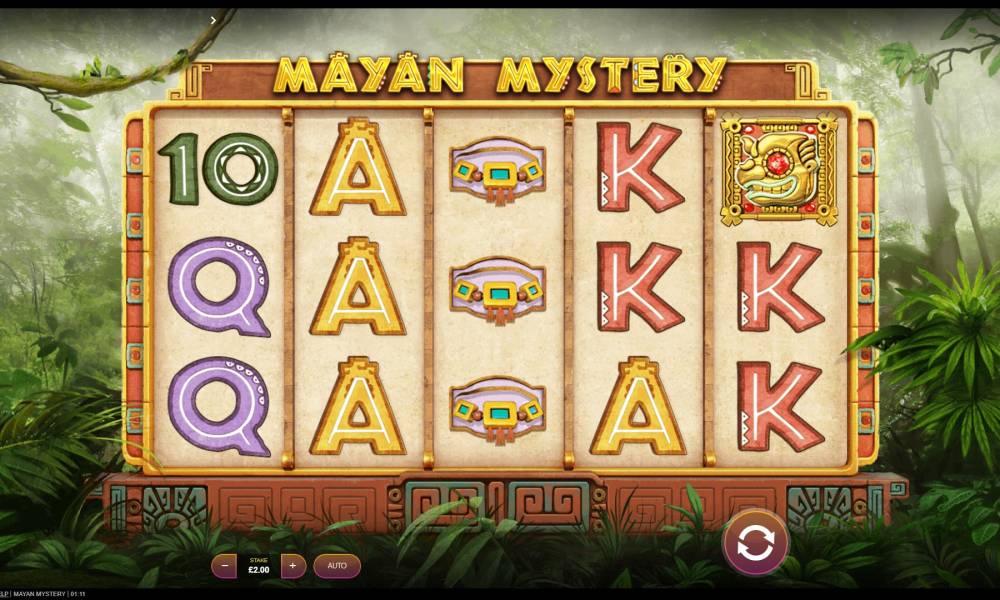The image size is (1000, 600).
Task: Expand the small arrow at top left
Action: click(214, 19)
